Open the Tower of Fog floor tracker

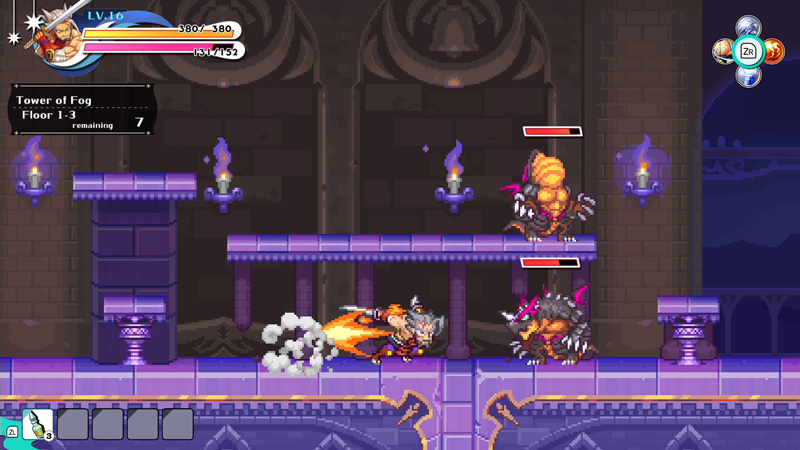(81, 109)
